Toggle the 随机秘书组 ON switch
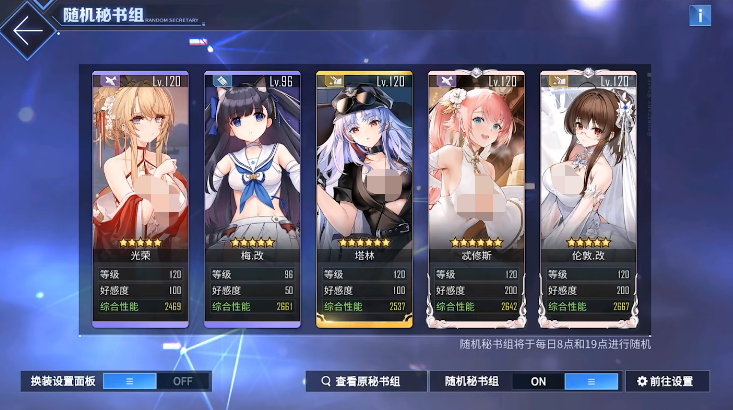This screenshot has width=733, height=410. point(565,381)
